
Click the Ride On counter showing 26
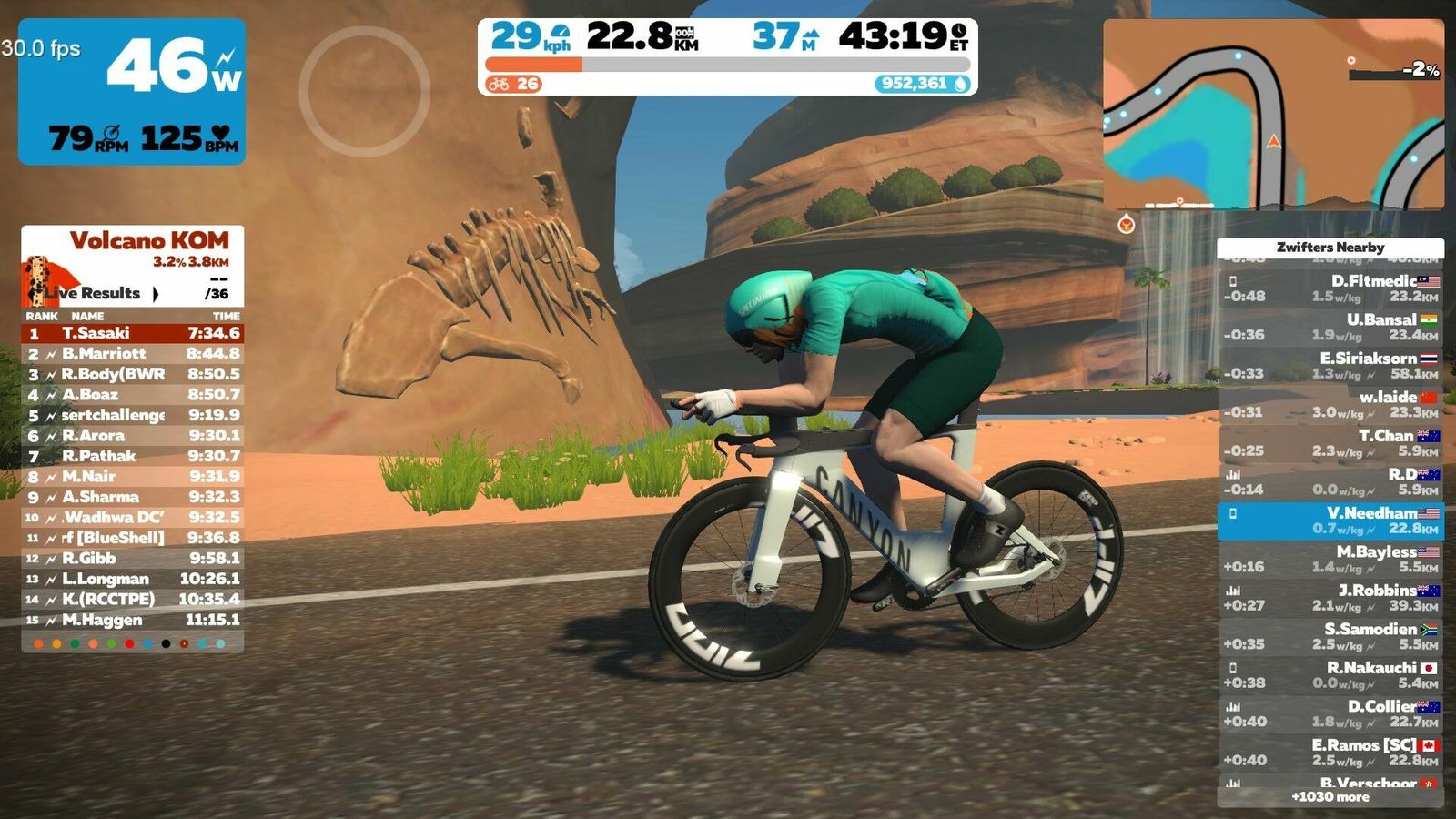[514, 84]
